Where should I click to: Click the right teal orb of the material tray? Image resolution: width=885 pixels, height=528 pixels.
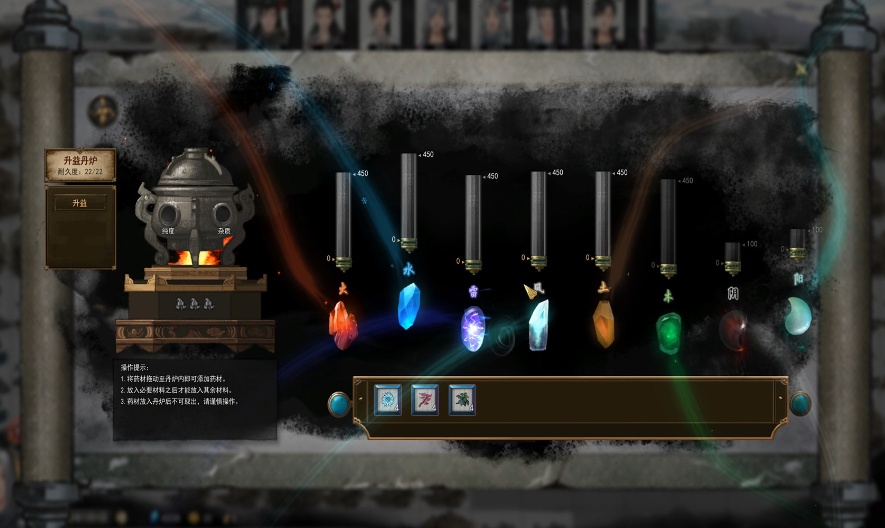800,403
